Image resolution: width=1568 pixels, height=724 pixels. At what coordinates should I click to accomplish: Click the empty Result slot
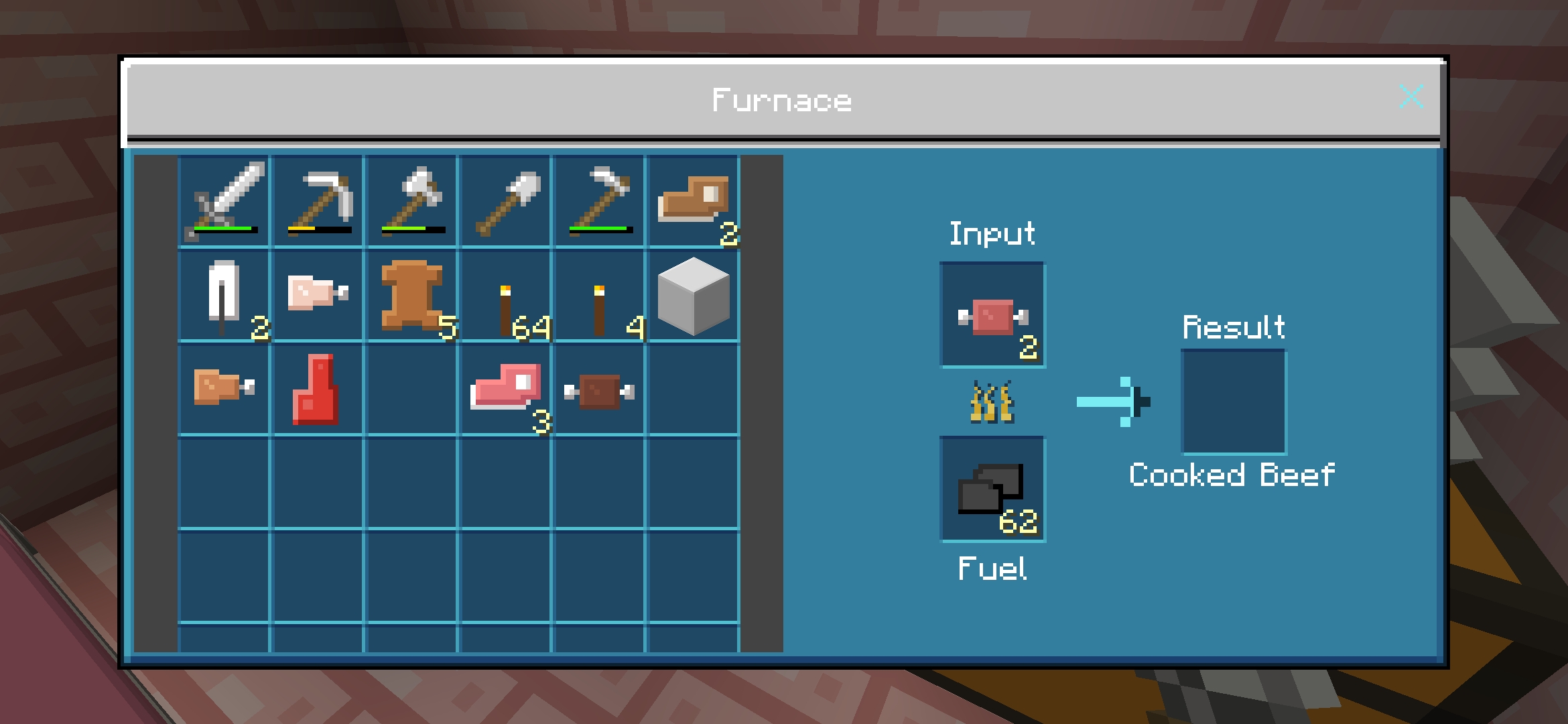click(x=1234, y=402)
